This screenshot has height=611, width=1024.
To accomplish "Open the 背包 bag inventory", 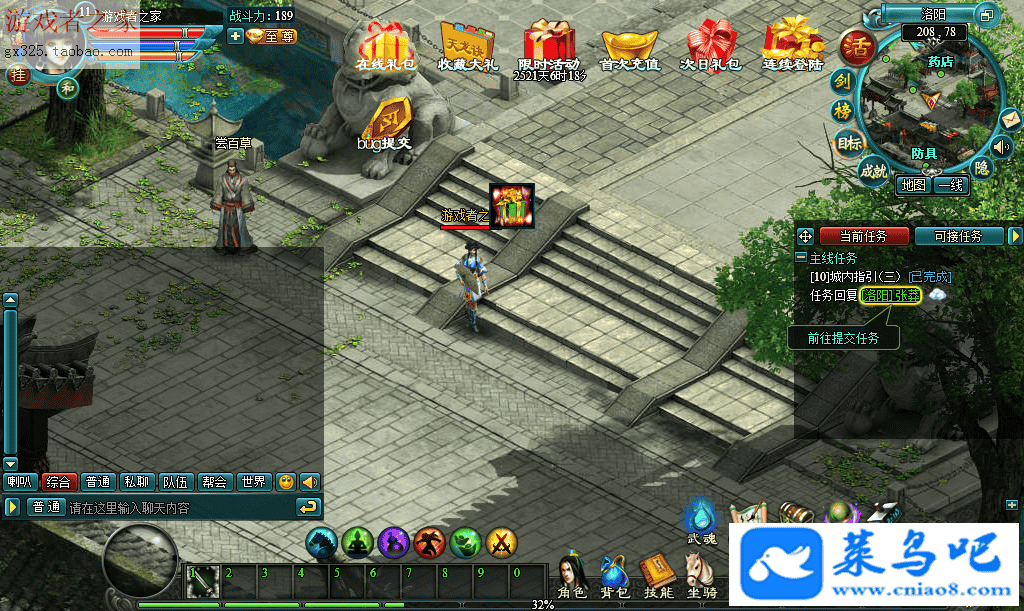I will pyautogui.click(x=613, y=573).
